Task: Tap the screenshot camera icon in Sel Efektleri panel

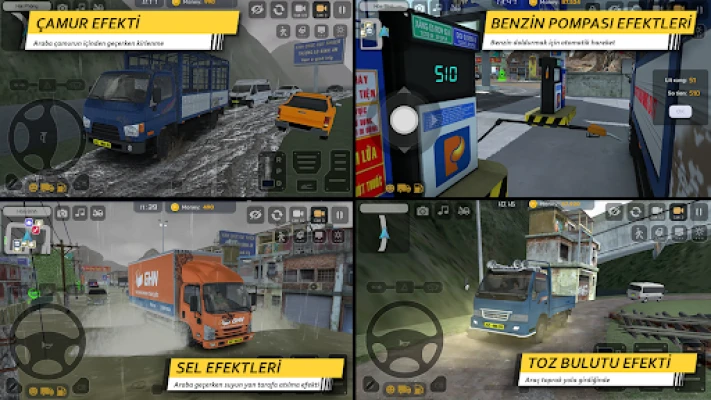Action: [62, 213]
